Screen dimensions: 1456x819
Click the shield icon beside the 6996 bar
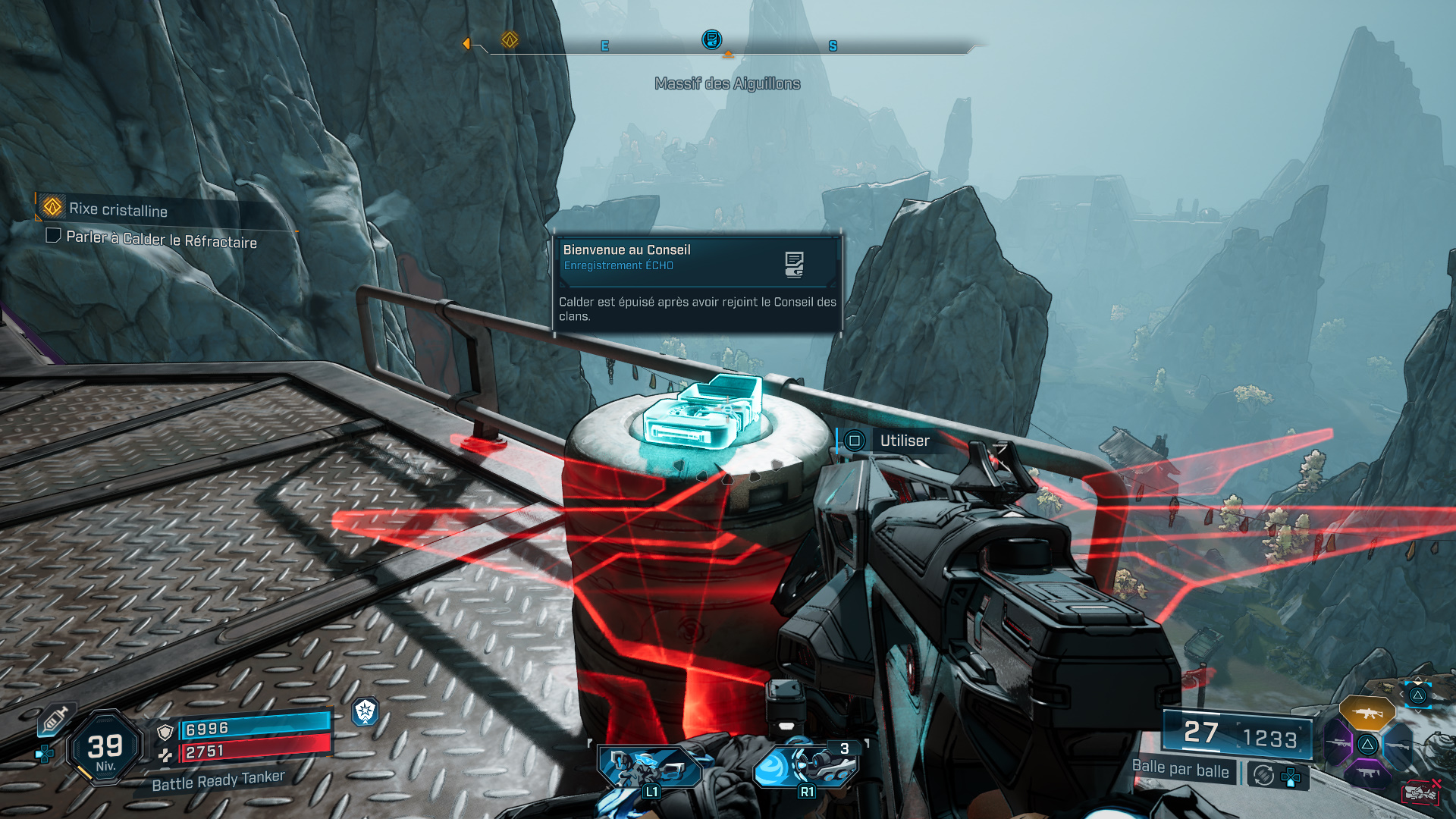coord(165,733)
